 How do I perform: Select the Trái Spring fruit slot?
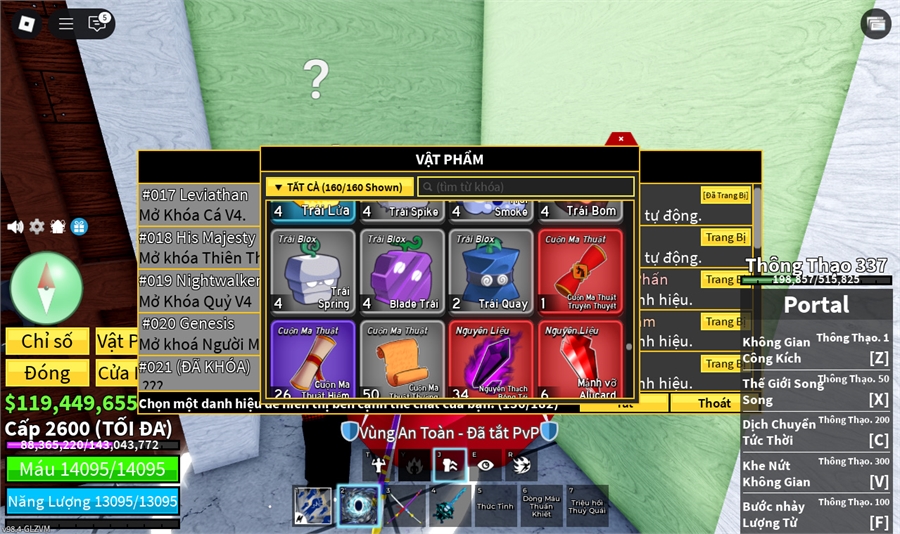pyautogui.click(x=313, y=271)
